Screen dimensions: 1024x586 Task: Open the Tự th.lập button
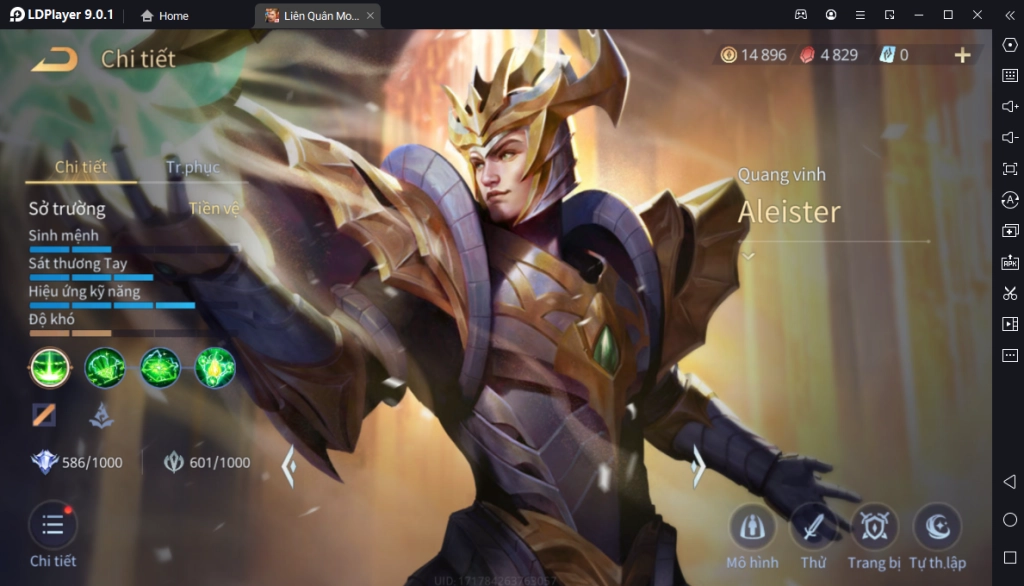[x=937, y=528]
